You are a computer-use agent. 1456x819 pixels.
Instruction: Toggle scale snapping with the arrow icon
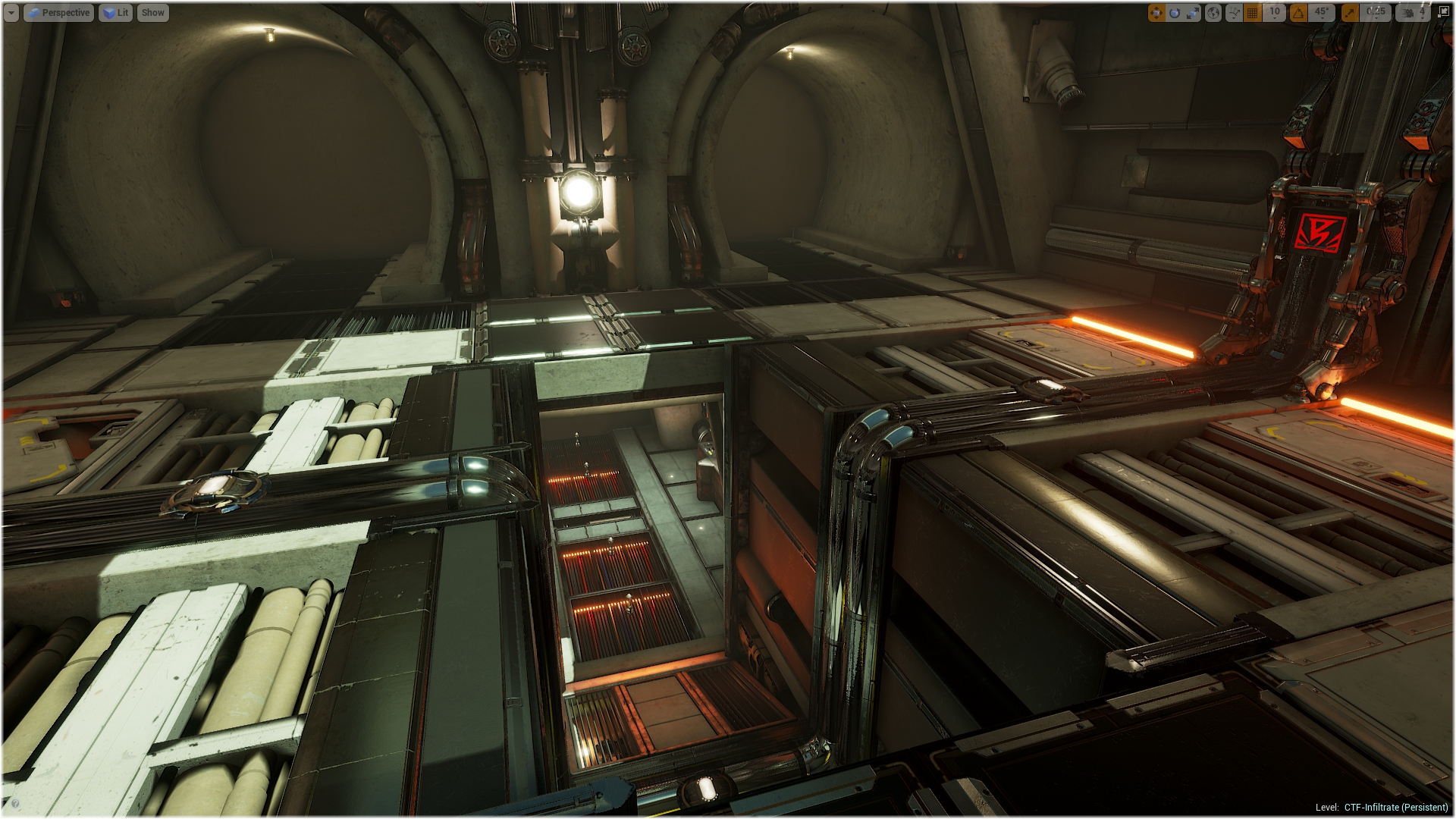[1350, 13]
